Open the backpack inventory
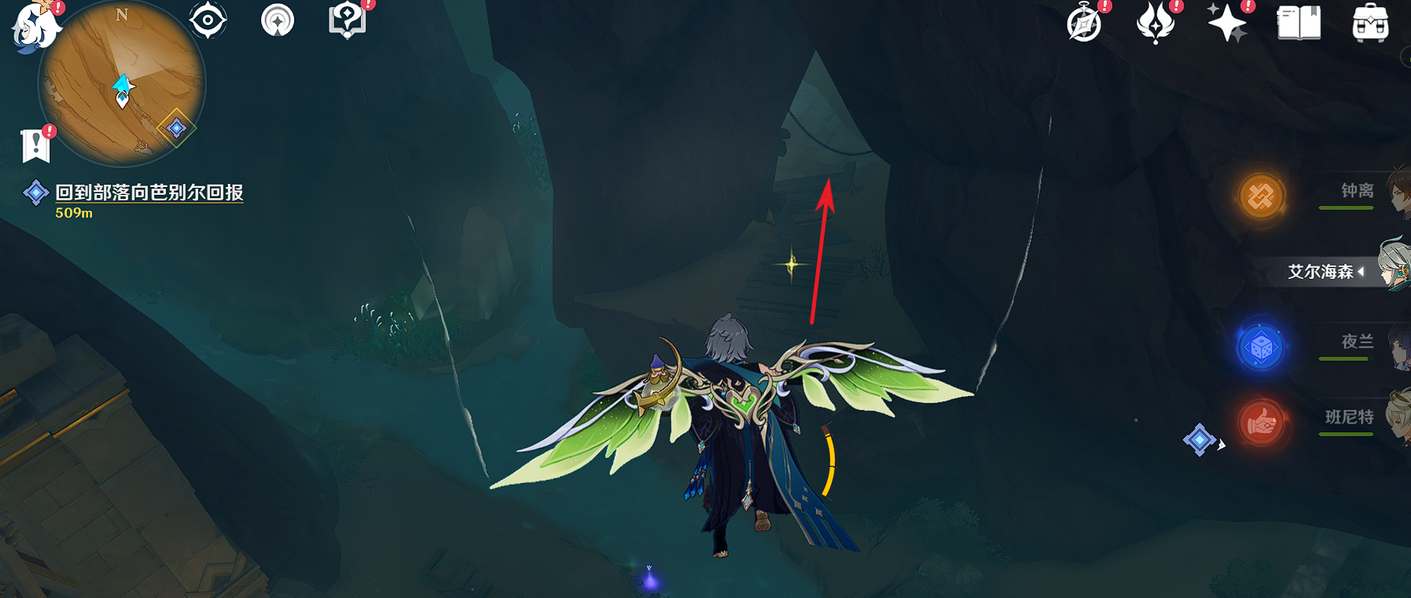Viewport: 1411px width, 598px height. click(x=1370, y=22)
